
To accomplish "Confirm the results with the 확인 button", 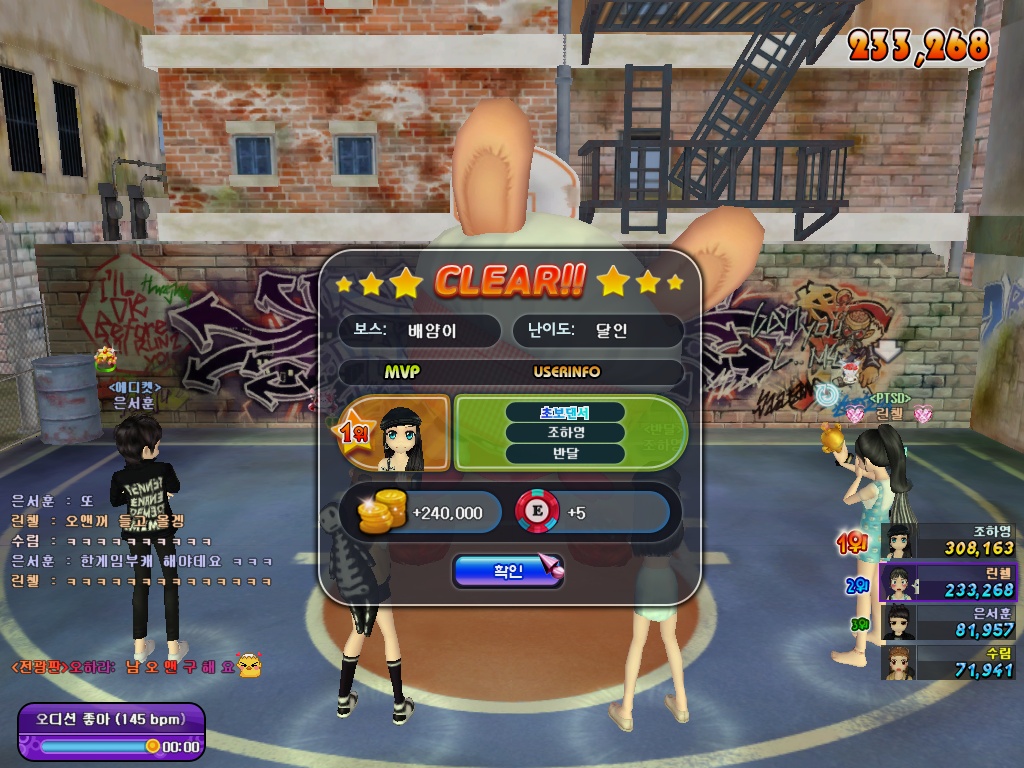I will point(507,571).
